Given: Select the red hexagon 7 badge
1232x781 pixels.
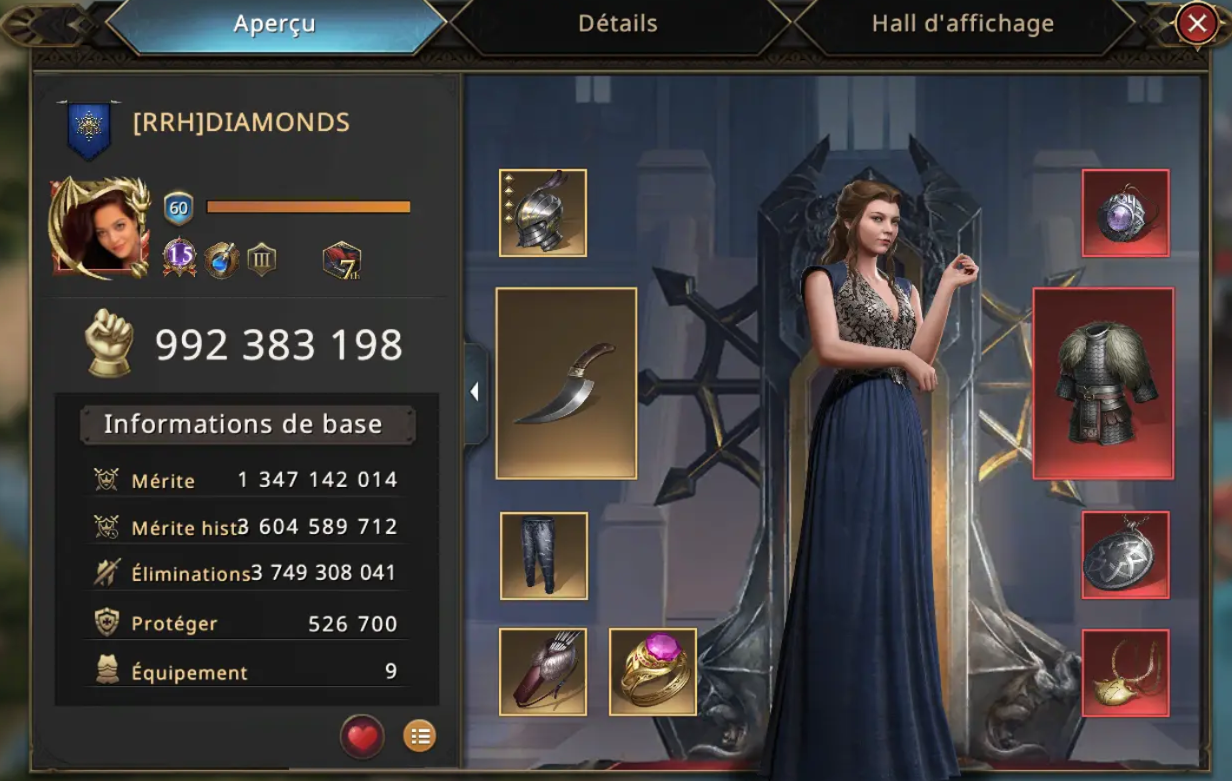Looking at the screenshot, I should pos(341,261).
